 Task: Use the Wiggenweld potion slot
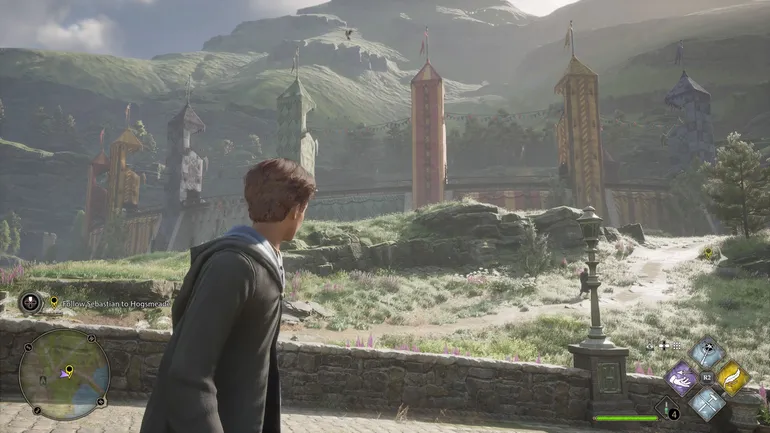[667, 408]
